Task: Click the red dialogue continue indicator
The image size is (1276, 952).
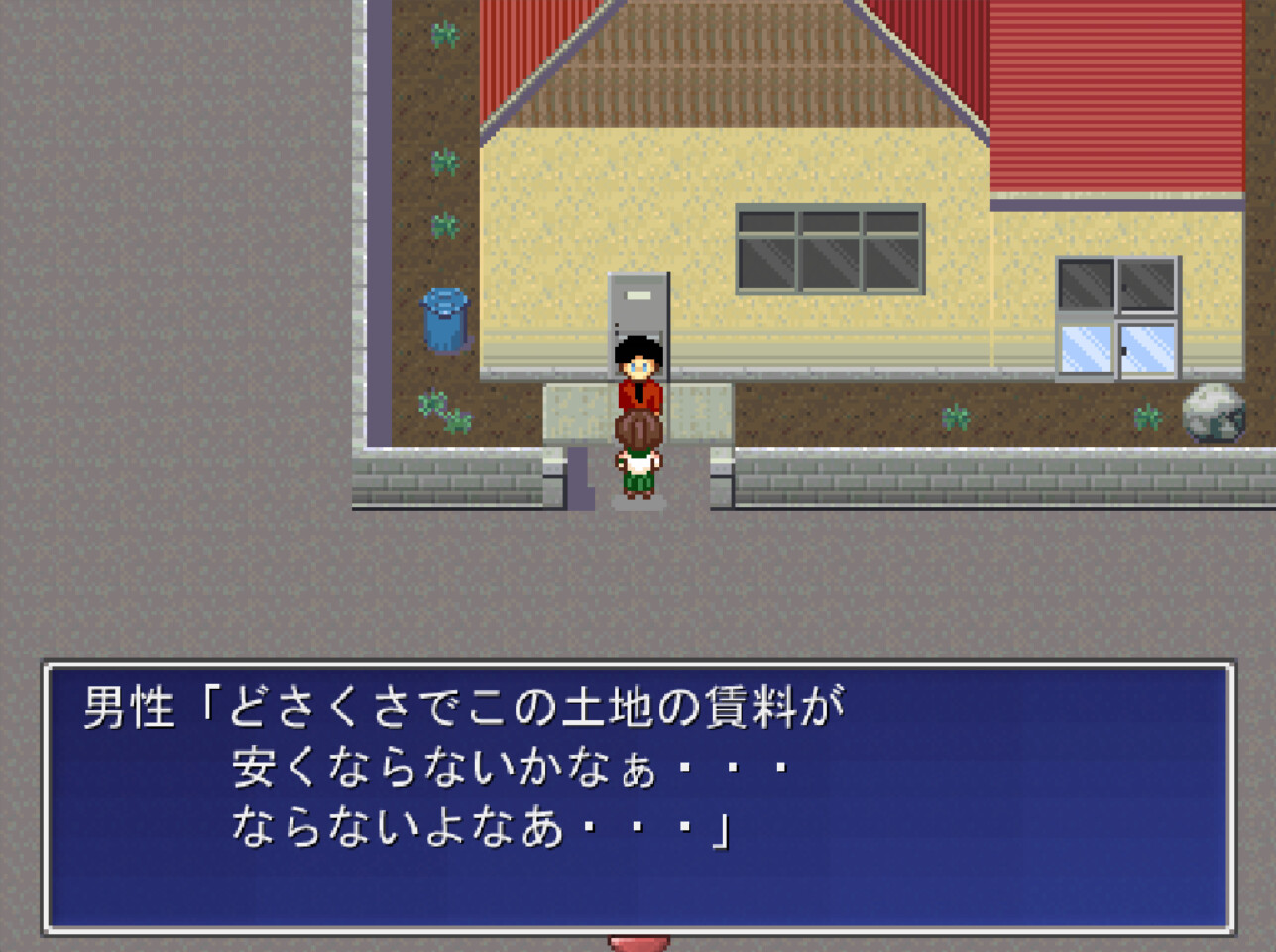Action: click(x=639, y=944)
